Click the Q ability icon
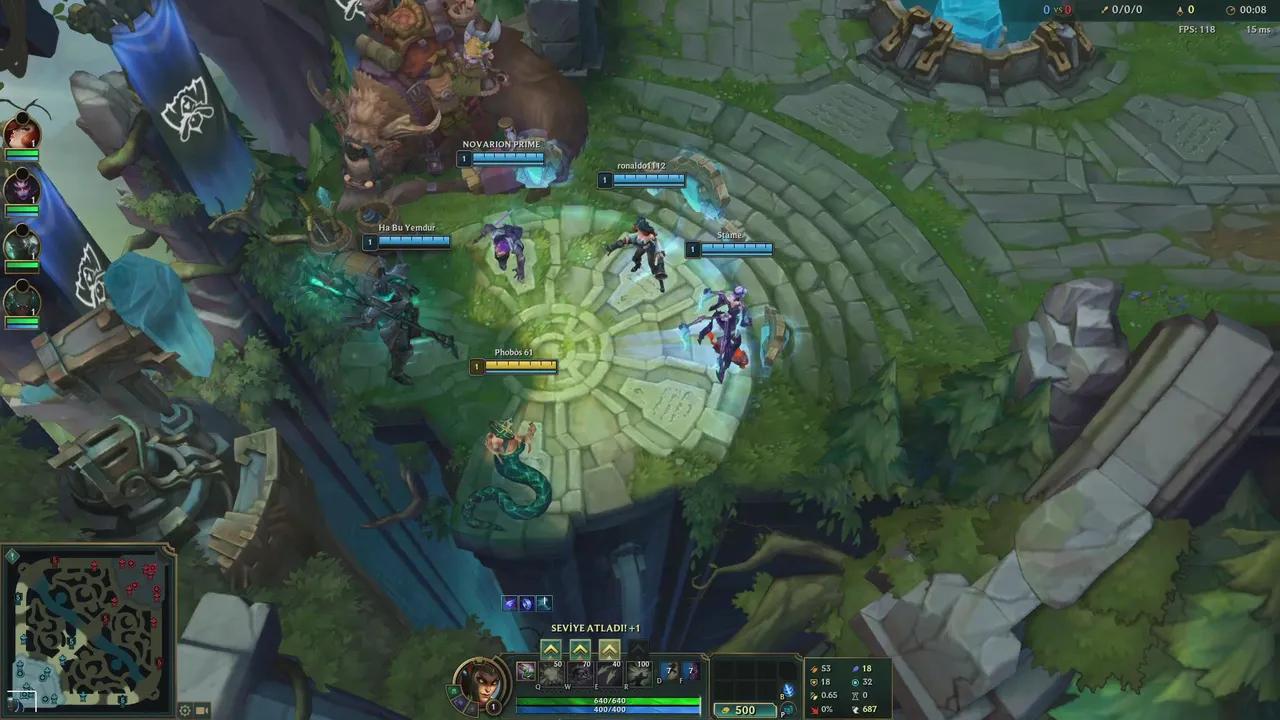The image size is (1280, 720). pos(553,674)
